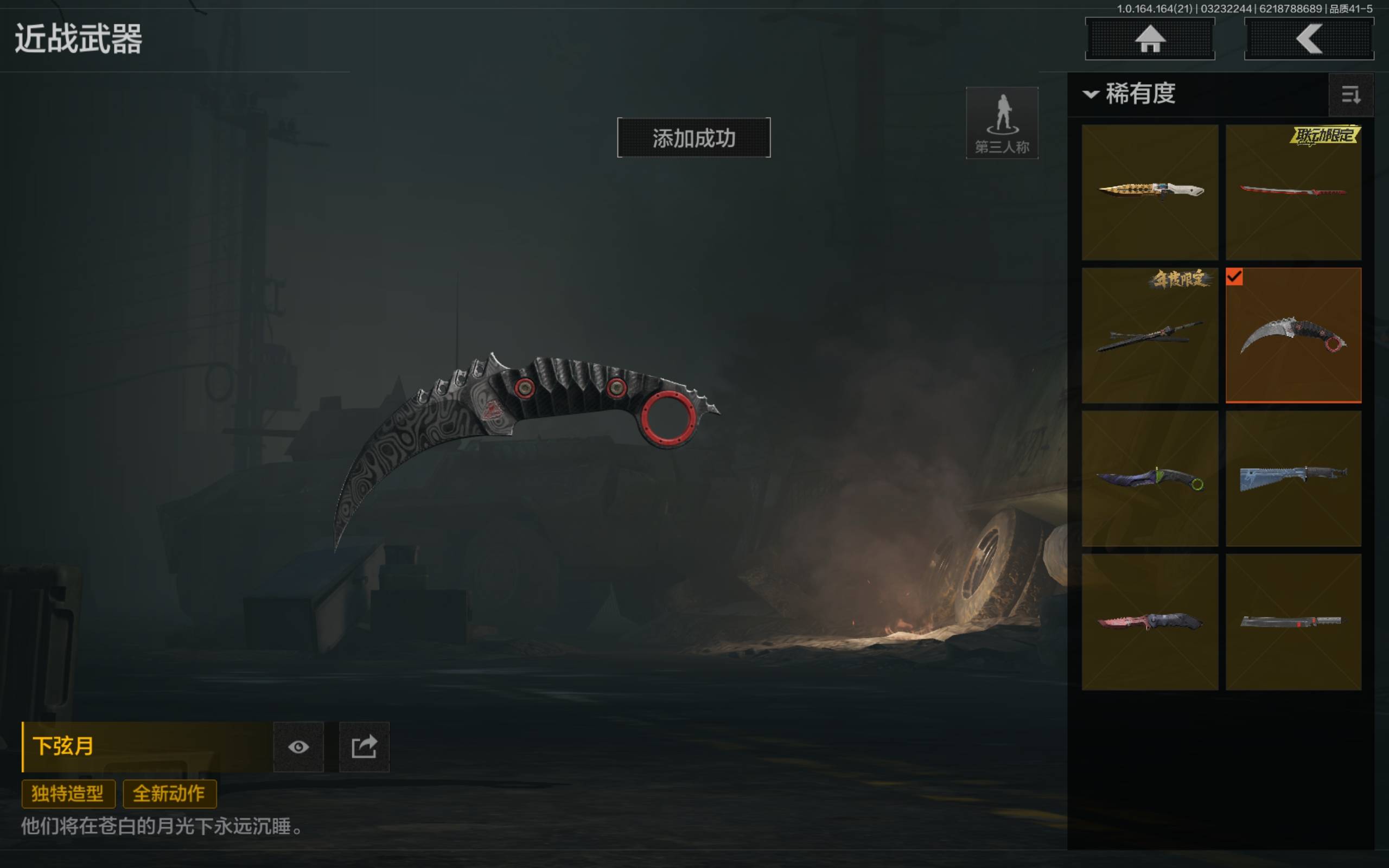Image resolution: width=1389 pixels, height=868 pixels.
Task: Click the back arrow button
Action: click(1308, 39)
